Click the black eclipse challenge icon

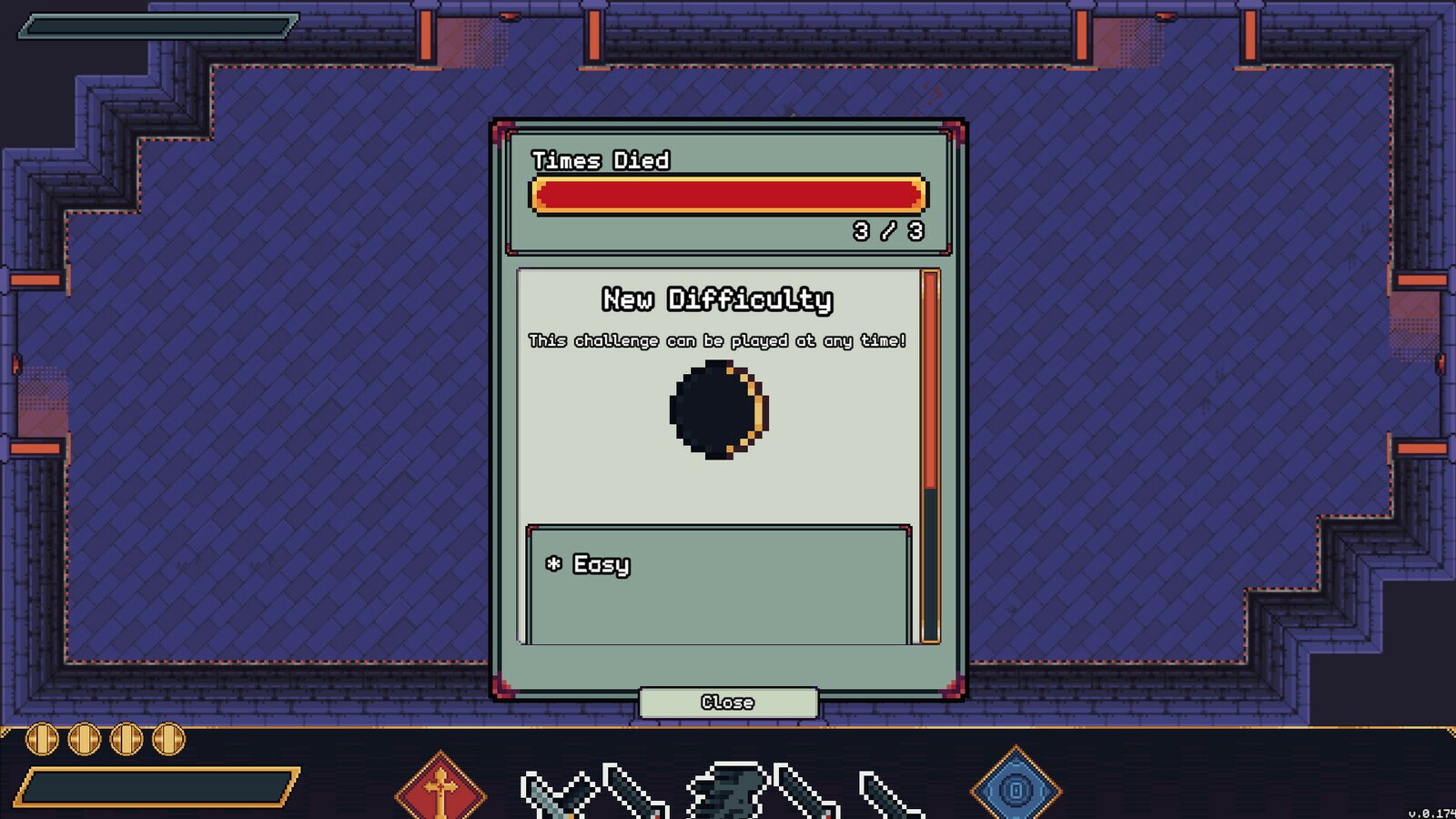(719, 409)
